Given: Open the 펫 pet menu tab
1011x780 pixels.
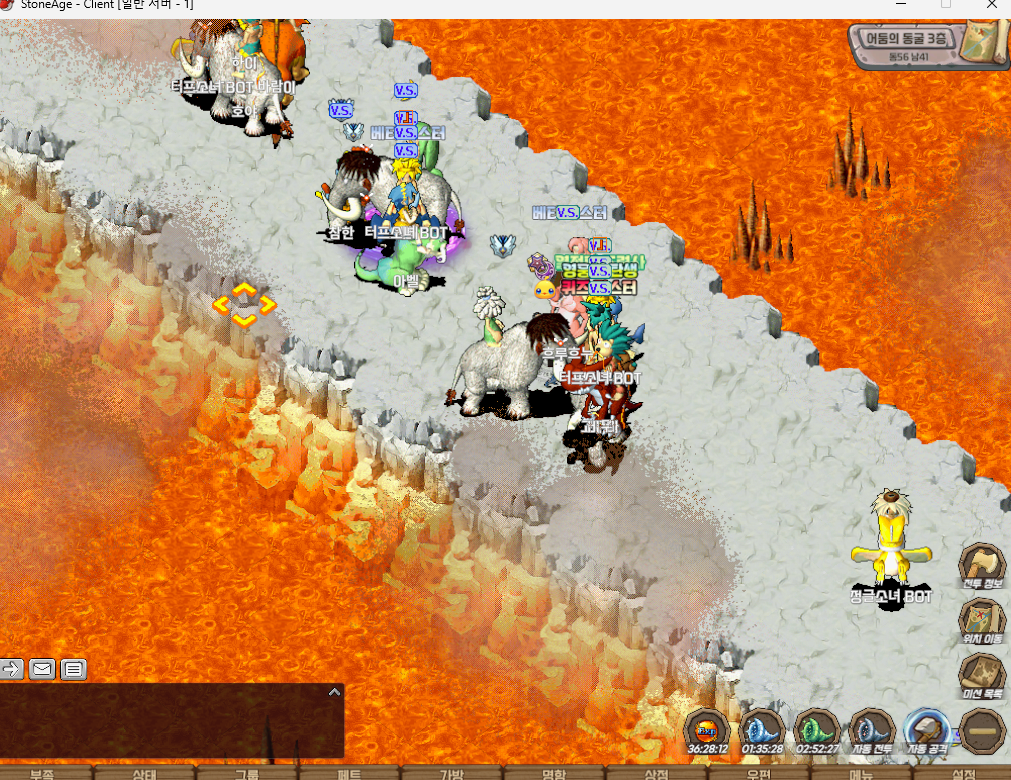Looking at the screenshot, I should [349, 773].
